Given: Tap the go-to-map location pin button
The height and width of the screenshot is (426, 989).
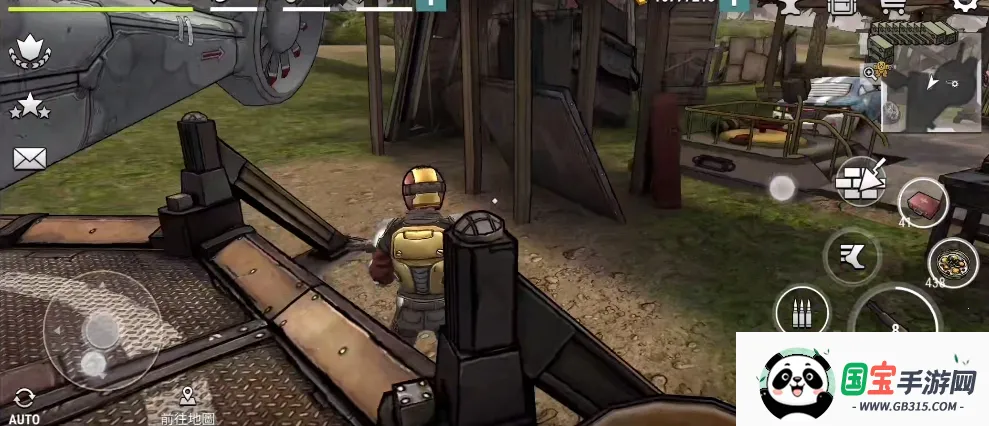Looking at the screenshot, I should point(187,403).
